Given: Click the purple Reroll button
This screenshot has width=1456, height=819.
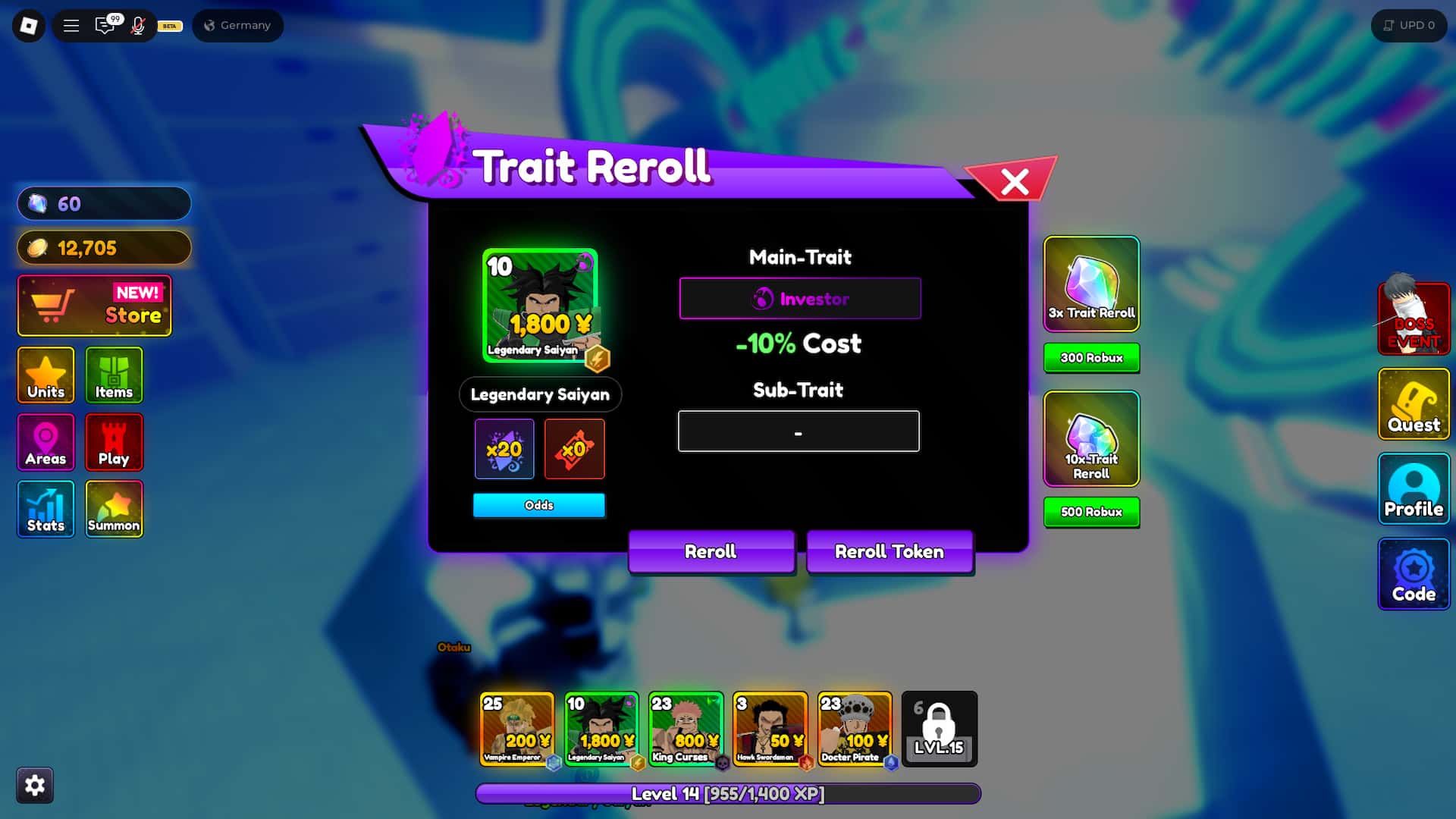Looking at the screenshot, I should coord(711,551).
